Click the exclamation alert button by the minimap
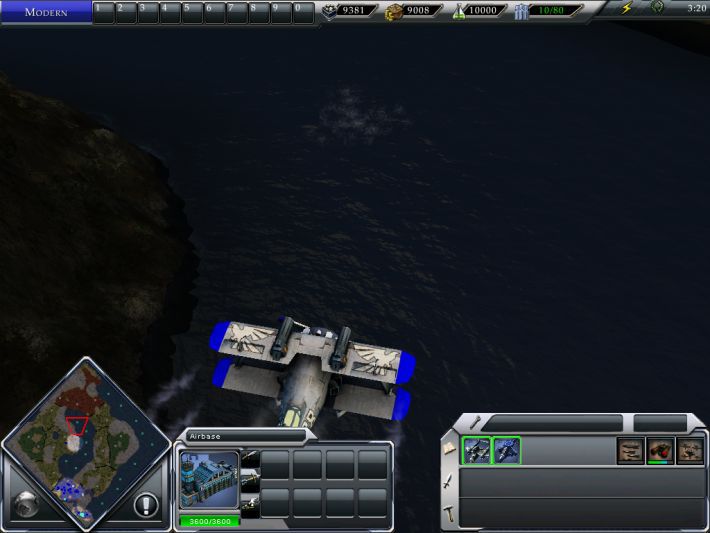Viewport: 710px width, 533px height. [146, 505]
